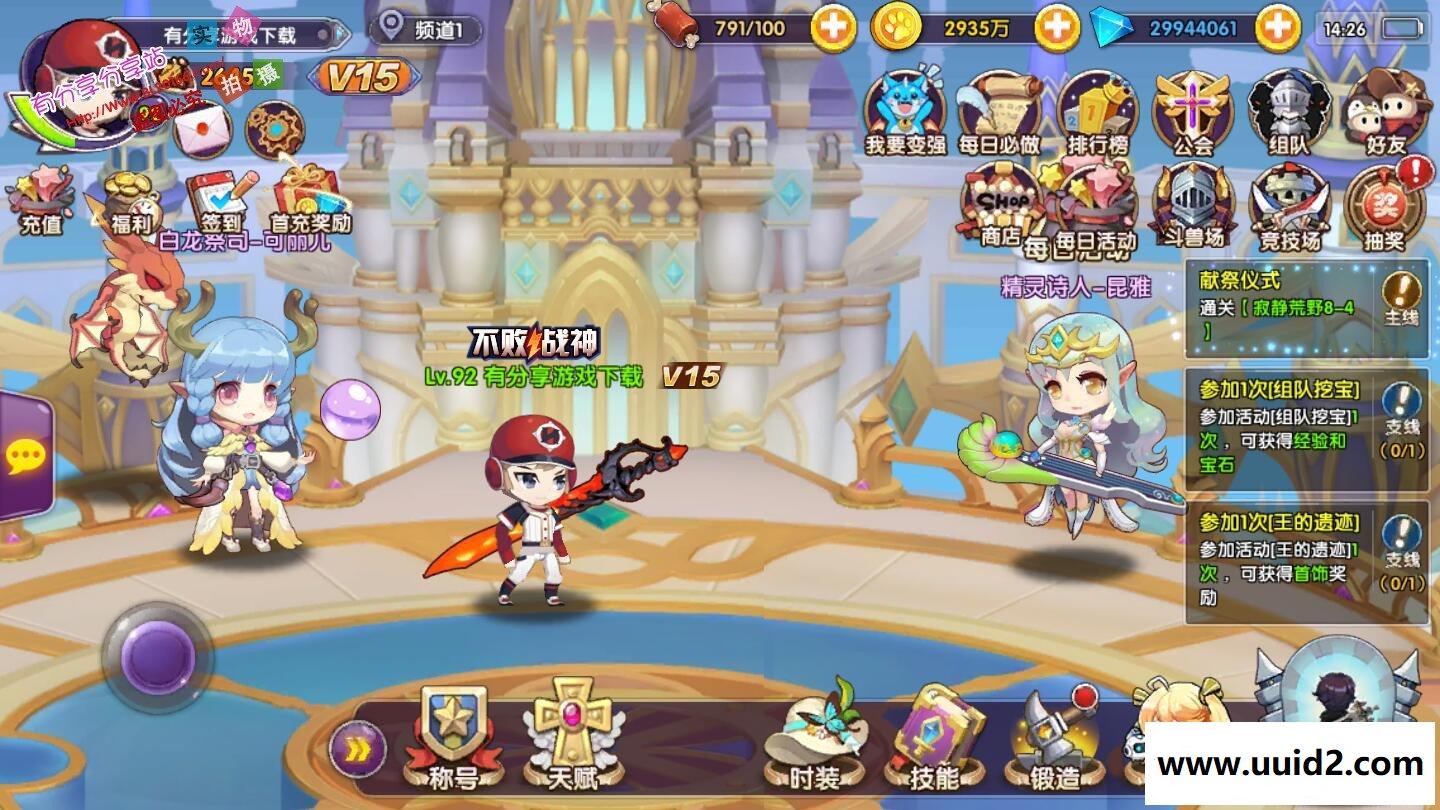Image resolution: width=1440 pixels, height=810 pixels.
Task: Open the chat speech bubble panel
Action: pyautogui.click(x=25, y=457)
